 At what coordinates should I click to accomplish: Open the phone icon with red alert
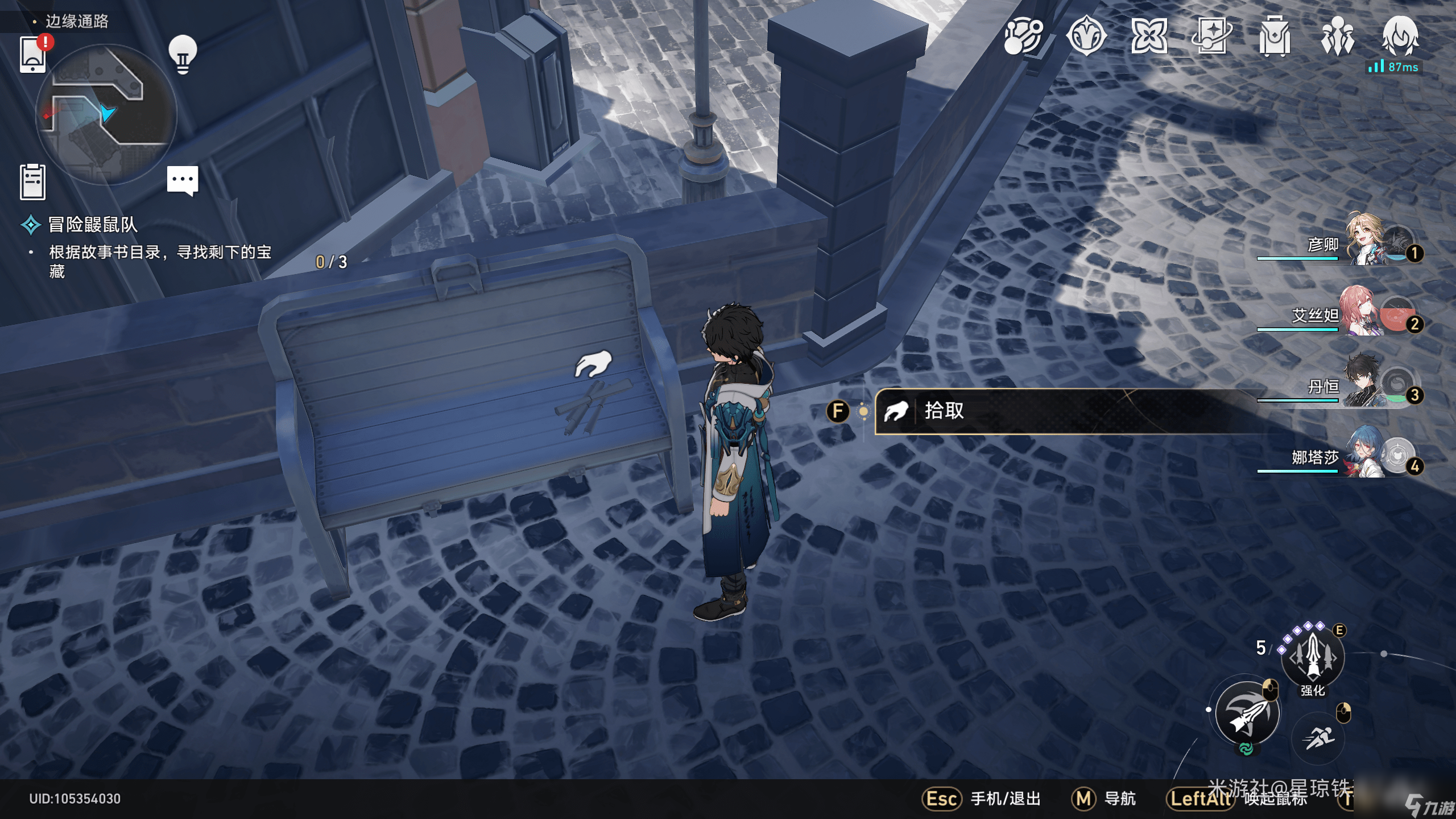33,55
